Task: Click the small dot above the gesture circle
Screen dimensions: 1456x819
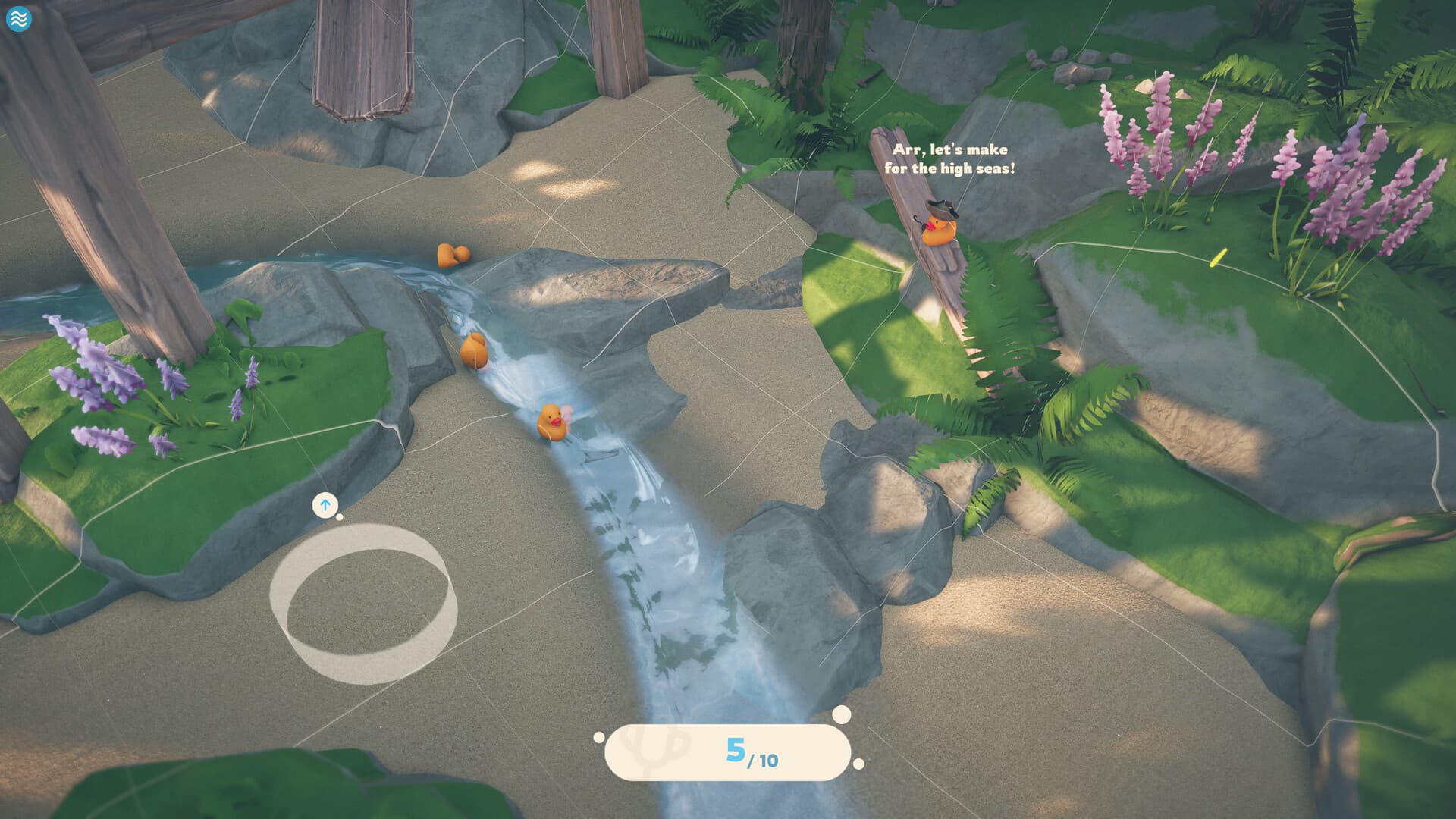Action: pos(340,517)
